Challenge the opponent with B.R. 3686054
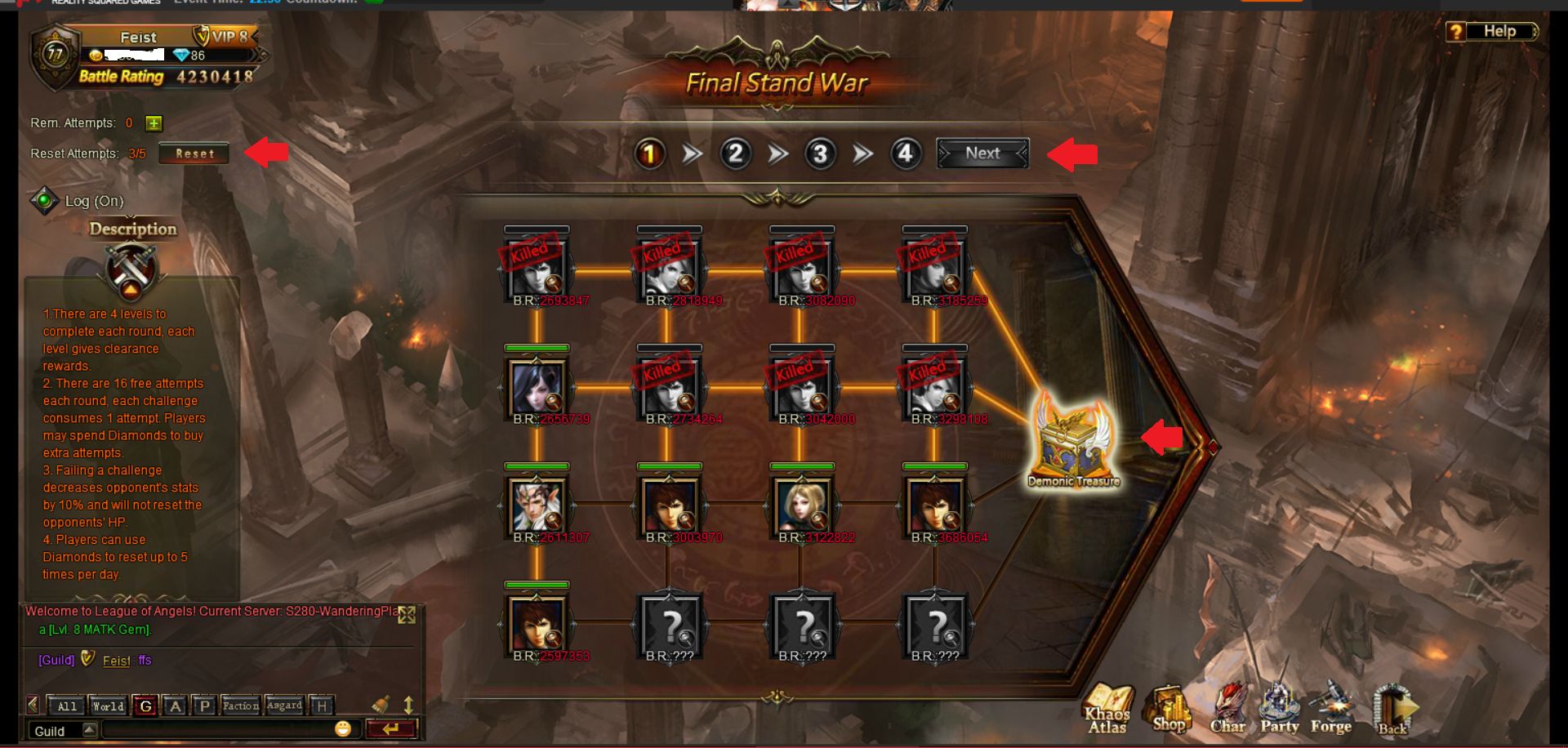Viewport: 1568px width, 748px height. pyautogui.click(x=934, y=505)
